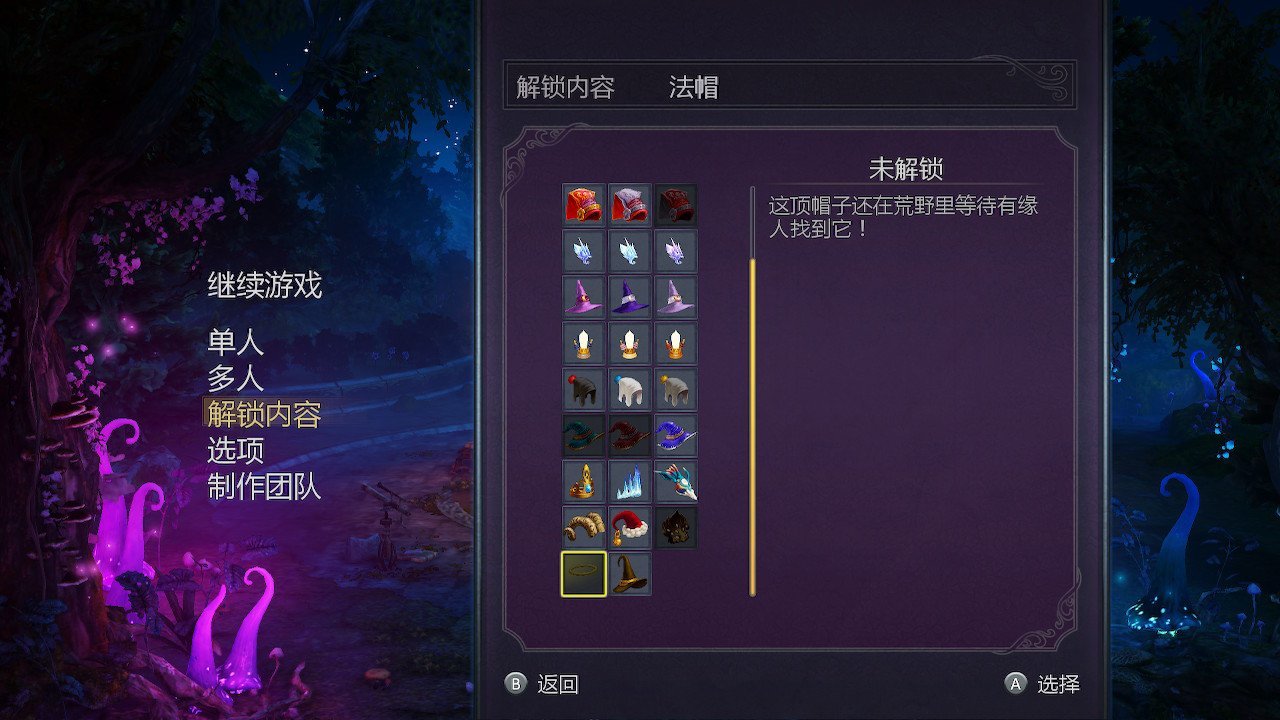Select the brown witch hat icon
This screenshot has width=1280, height=720.
coord(630,573)
